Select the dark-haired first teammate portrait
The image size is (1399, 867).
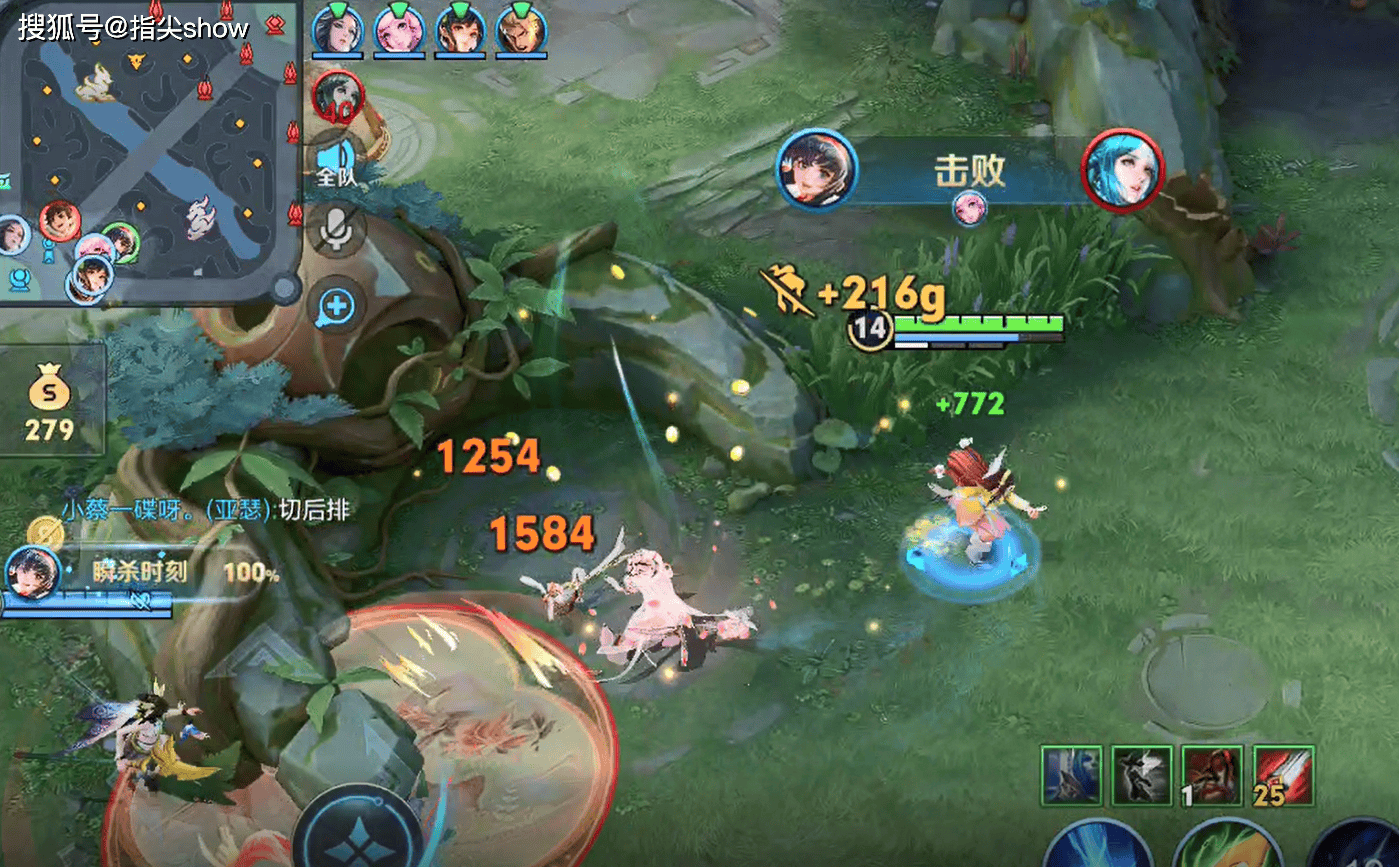coord(337,28)
